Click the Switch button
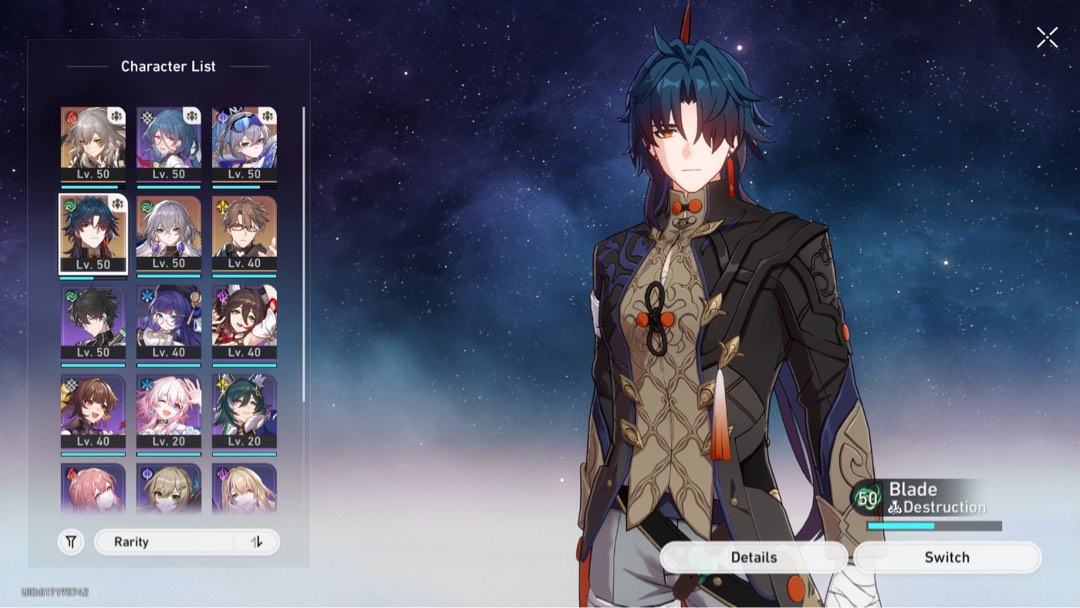The width and height of the screenshot is (1080, 608). (x=946, y=557)
